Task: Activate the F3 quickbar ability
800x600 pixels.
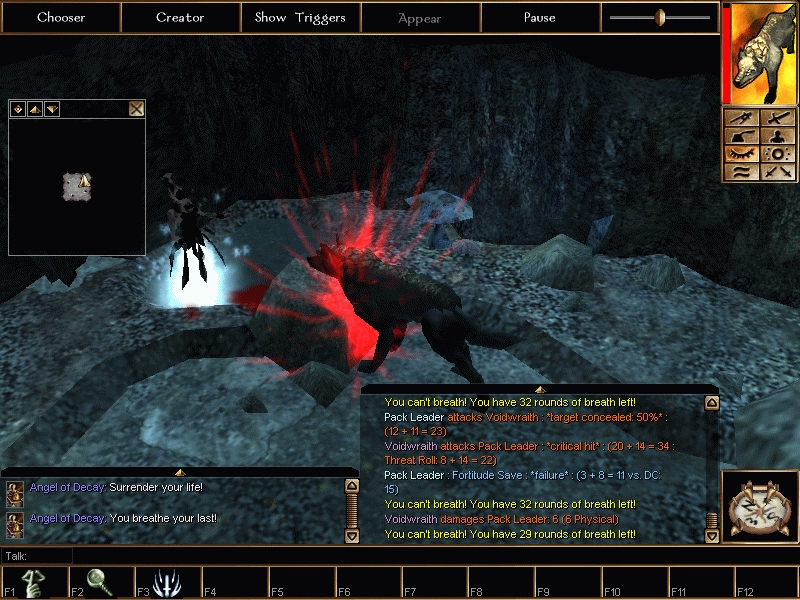Action: tap(165, 582)
